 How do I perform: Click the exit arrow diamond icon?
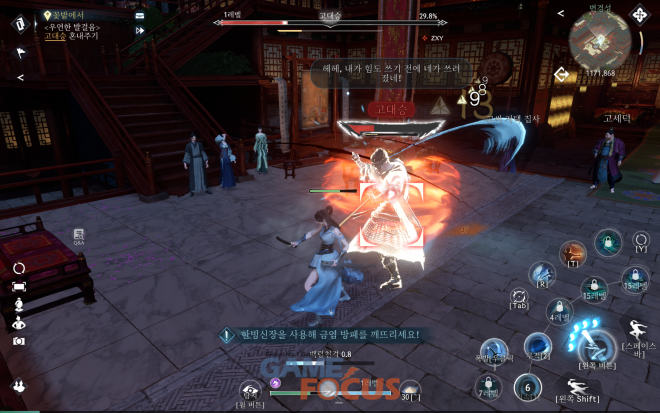click(562, 73)
